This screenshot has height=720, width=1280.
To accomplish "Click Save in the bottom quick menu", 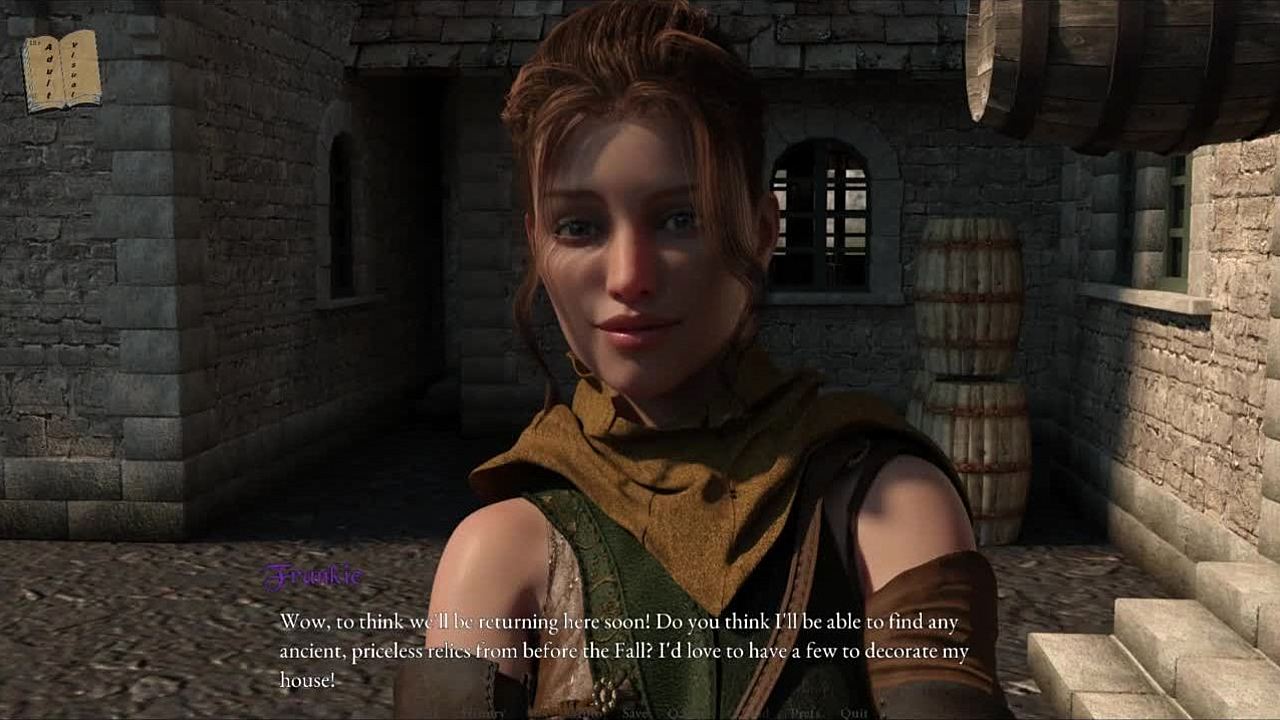I will (635, 713).
